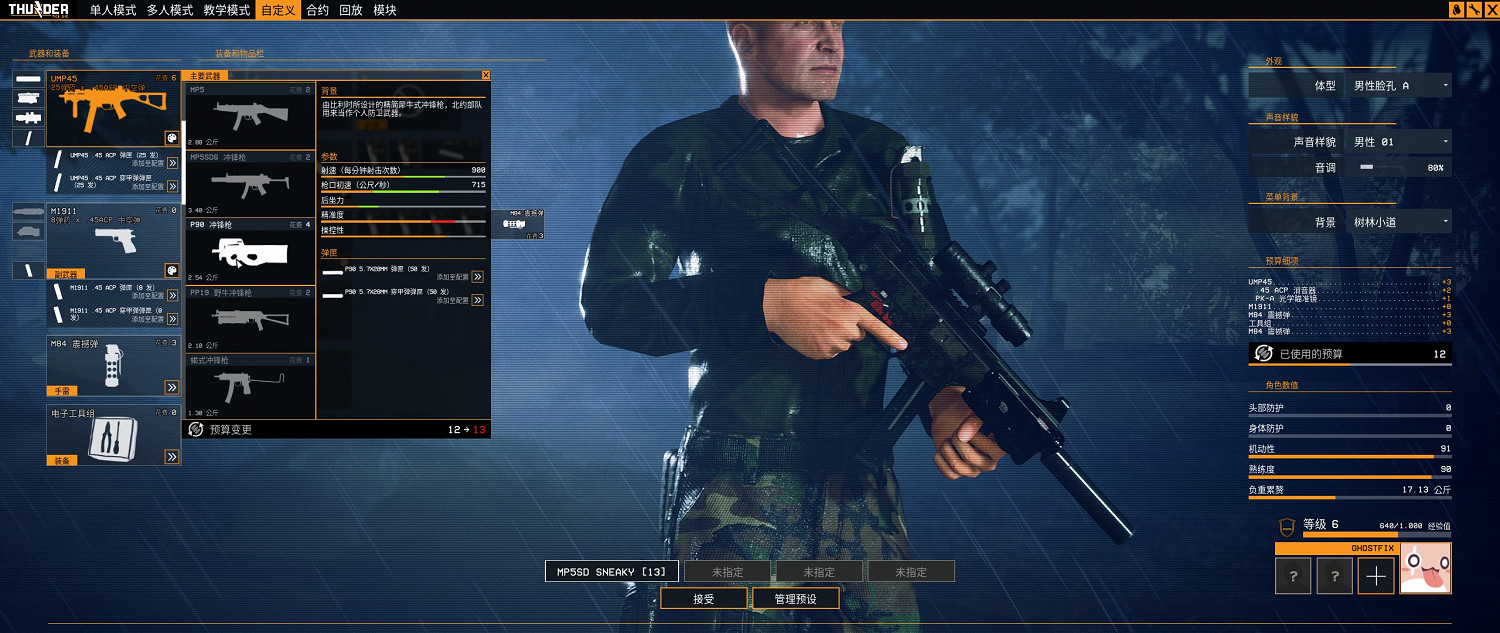Close the game with the top-right X
This screenshot has height=633, width=1500.
pos(1490,9)
